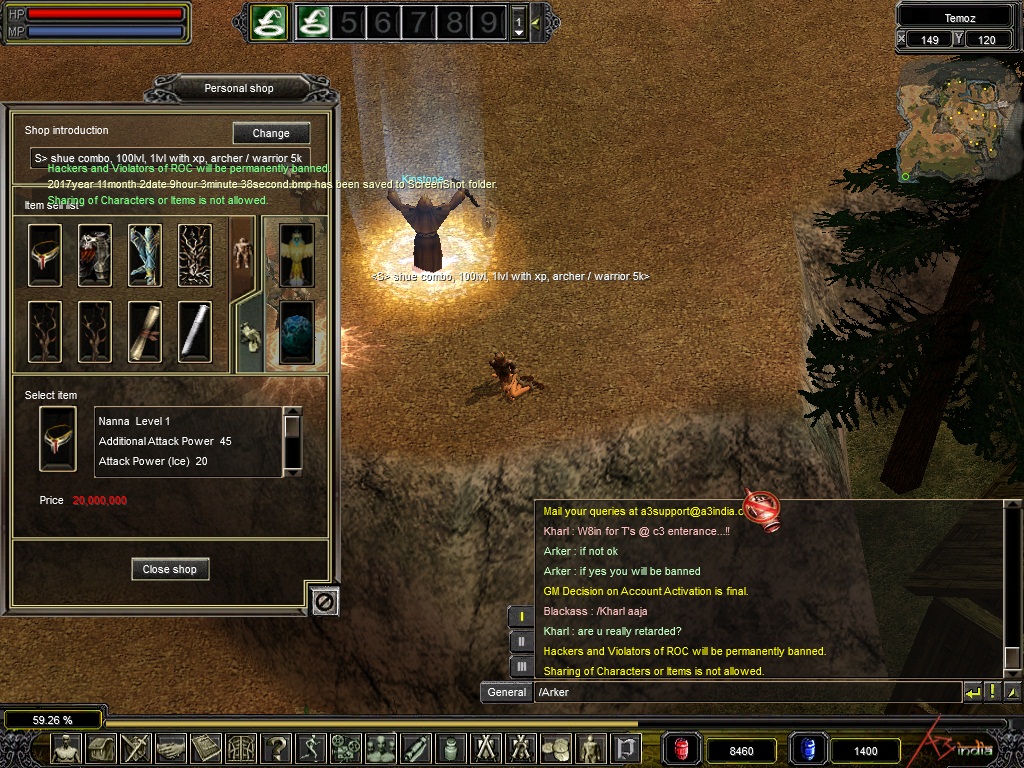Pick the rolled parchment scroll item
Screen dimensions: 1024x768
point(145,331)
